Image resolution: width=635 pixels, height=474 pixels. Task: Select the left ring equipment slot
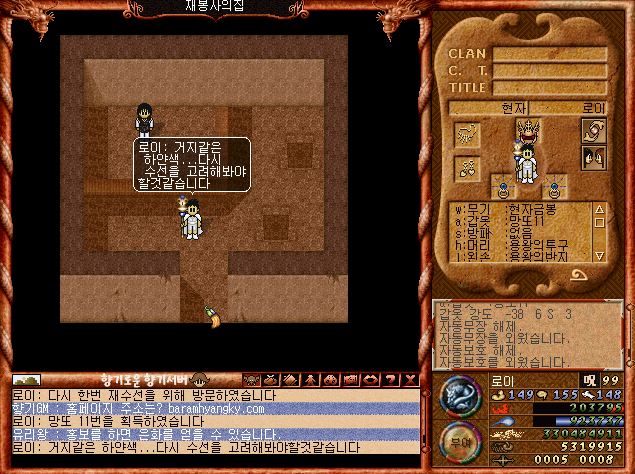(x=501, y=186)
